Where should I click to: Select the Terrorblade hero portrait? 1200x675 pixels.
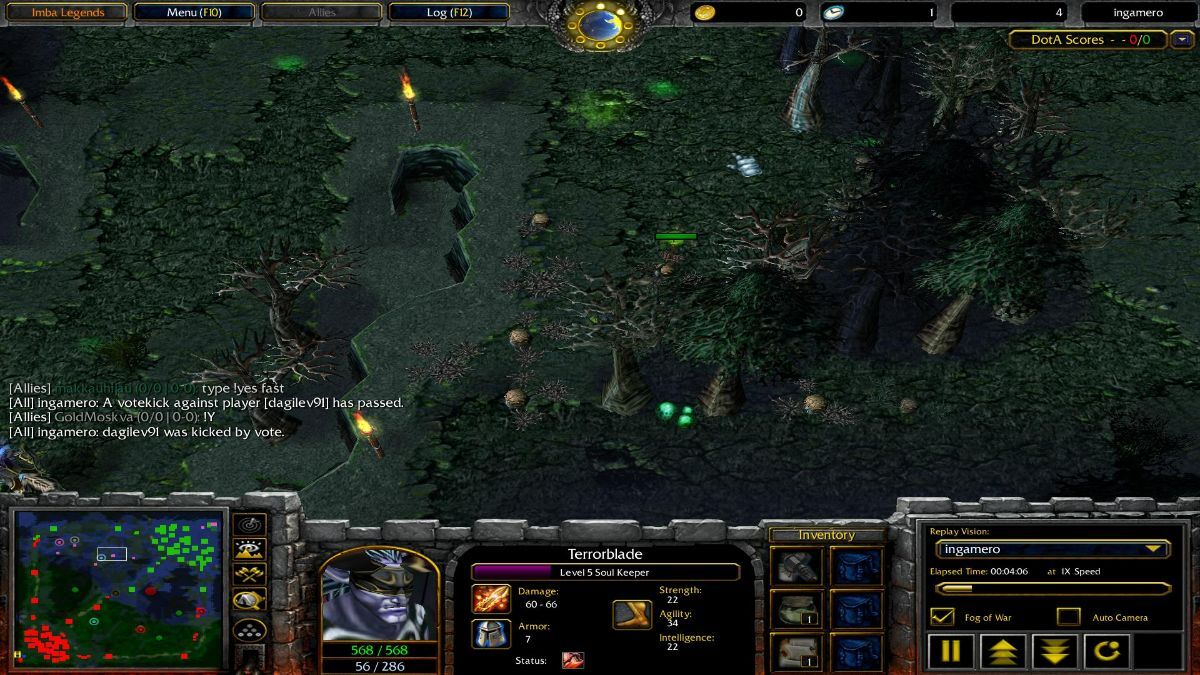(x=365, y=594)
